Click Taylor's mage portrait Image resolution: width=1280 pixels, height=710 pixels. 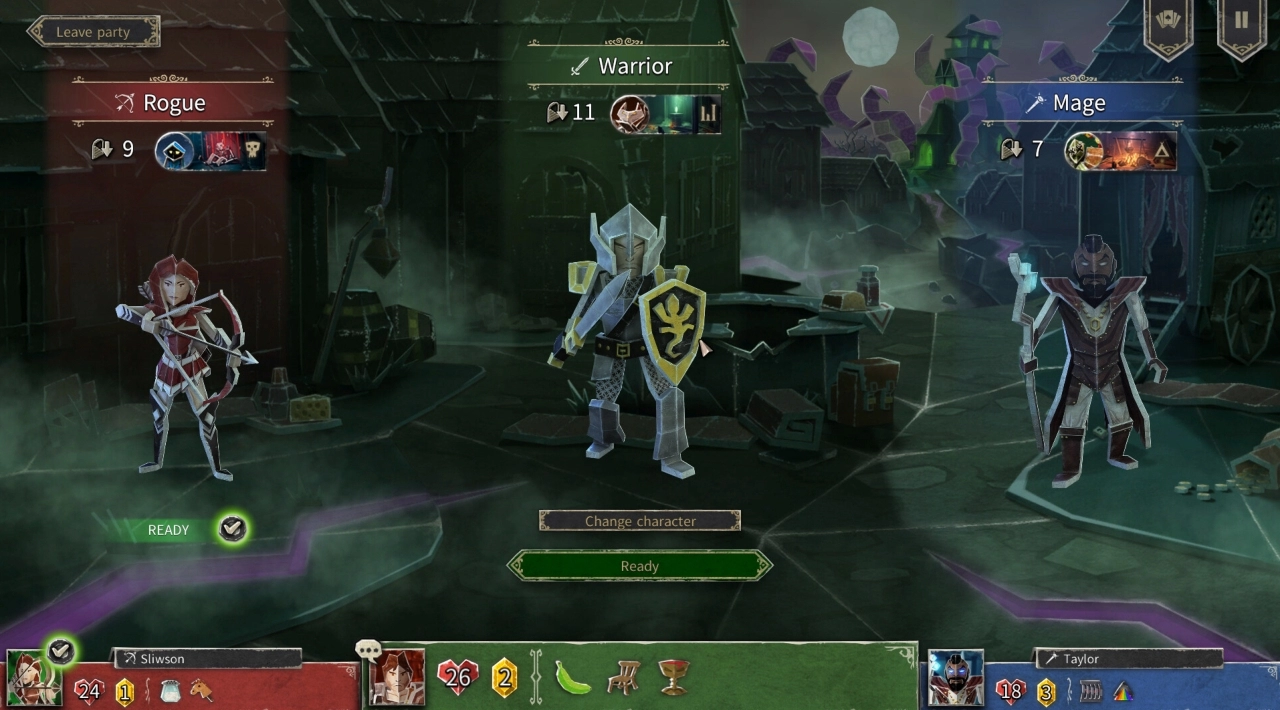pyautogui.click(x=955, y=678)
